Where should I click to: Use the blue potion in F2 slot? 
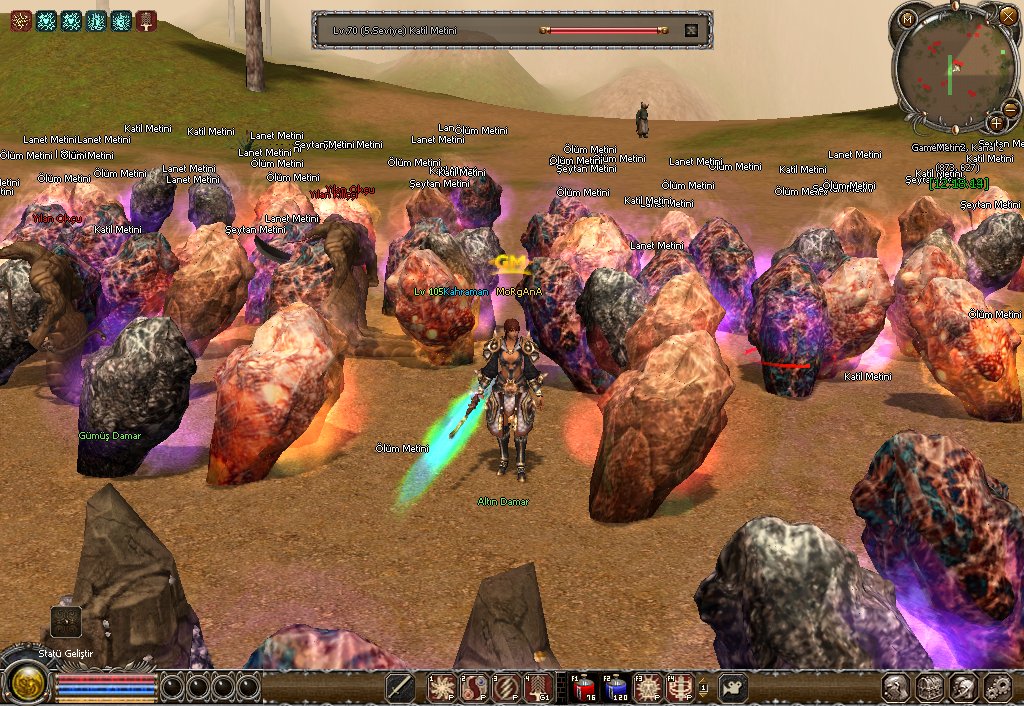[617, 687]
